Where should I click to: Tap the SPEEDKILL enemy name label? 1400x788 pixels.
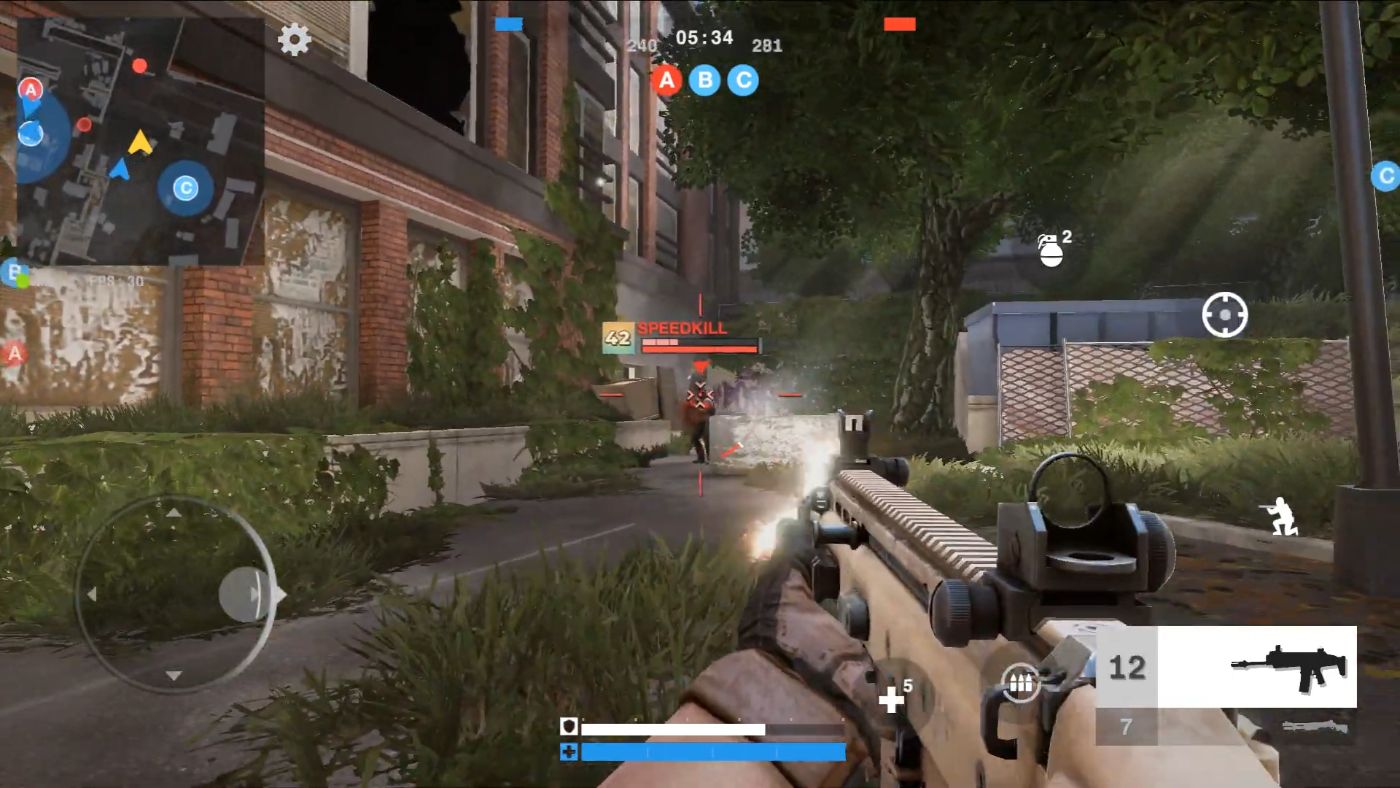[x=684, y=327]
